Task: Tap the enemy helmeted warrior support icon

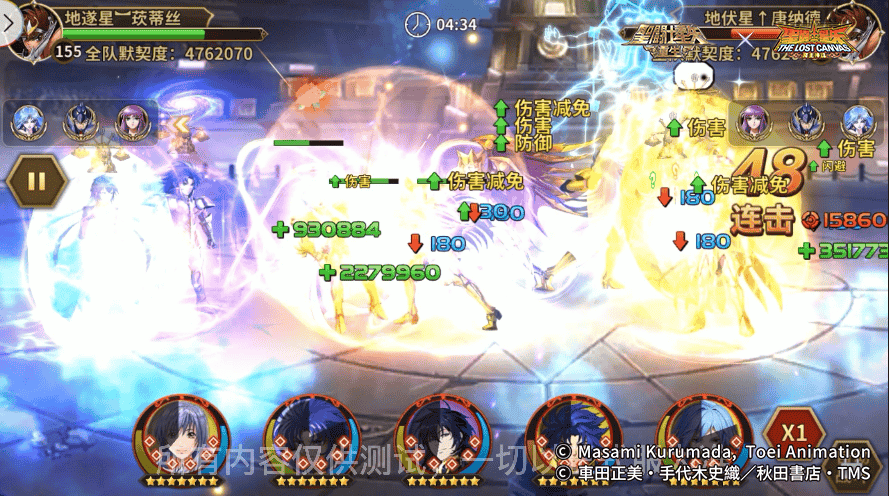Action: 807,122
